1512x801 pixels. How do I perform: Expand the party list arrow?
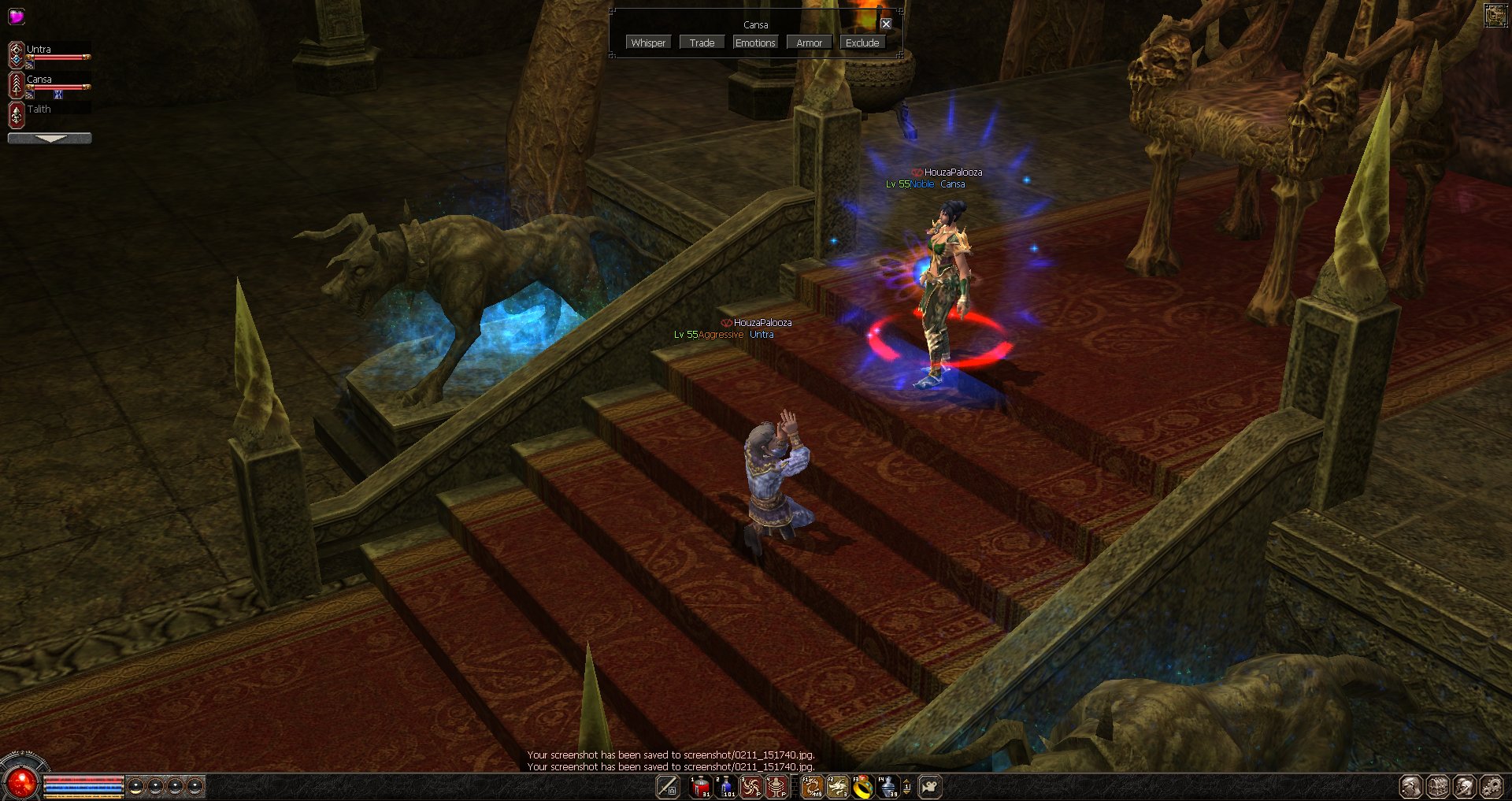50,138
